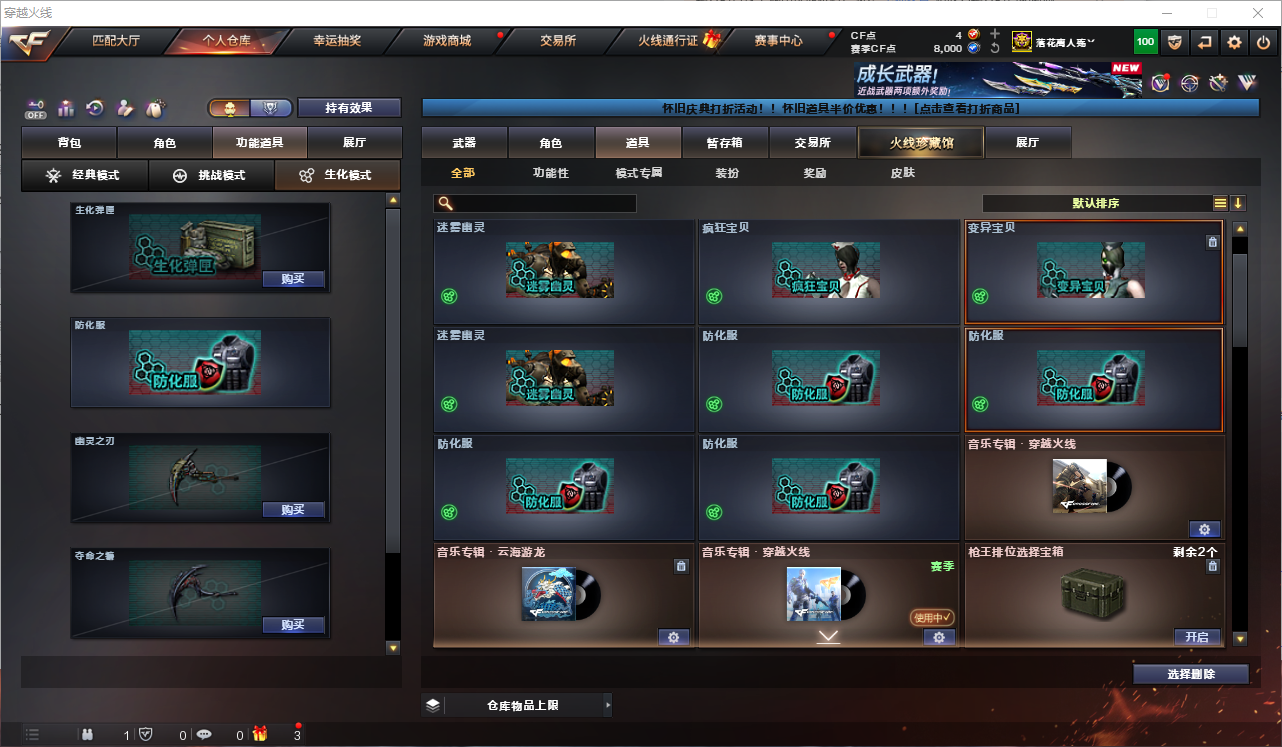Click the plus icon next to CF point balance

(993, 32)
